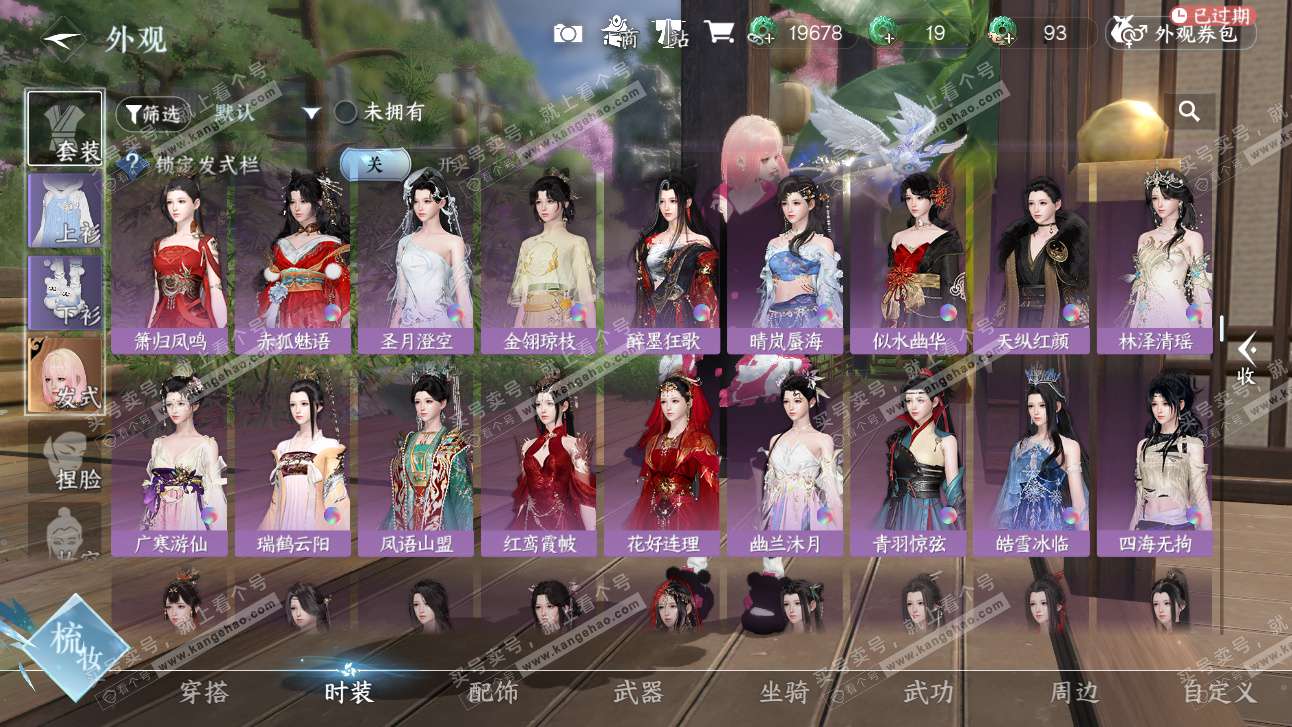Switch to the 上衫 category
The image size is (1292, 727).
click(65, 211)
